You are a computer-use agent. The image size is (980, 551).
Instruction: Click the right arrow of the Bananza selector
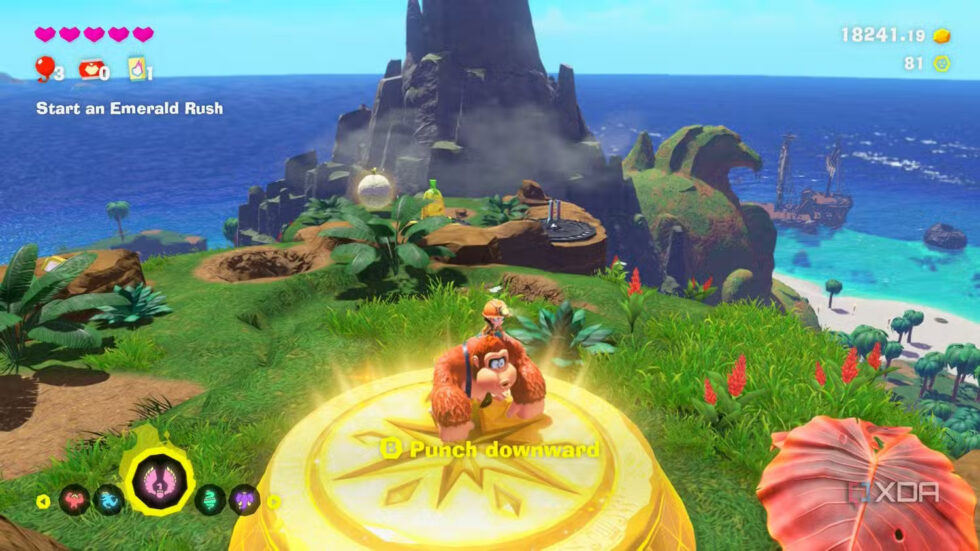[274, 500]
